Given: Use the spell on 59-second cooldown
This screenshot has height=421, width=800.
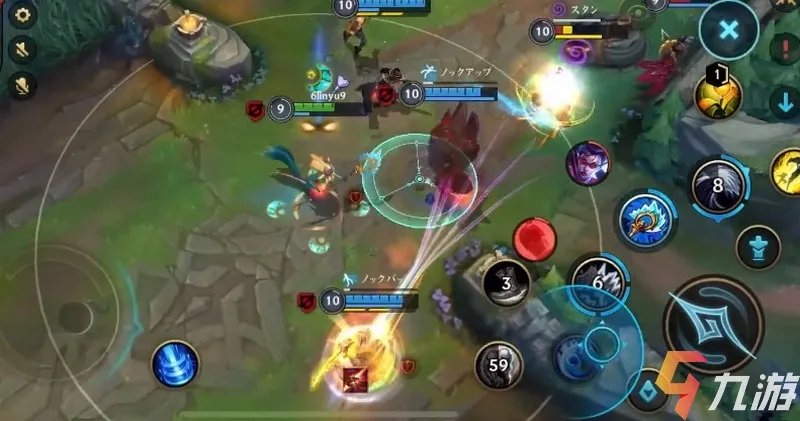Looking at the screenshot, I should coord(498,366).
